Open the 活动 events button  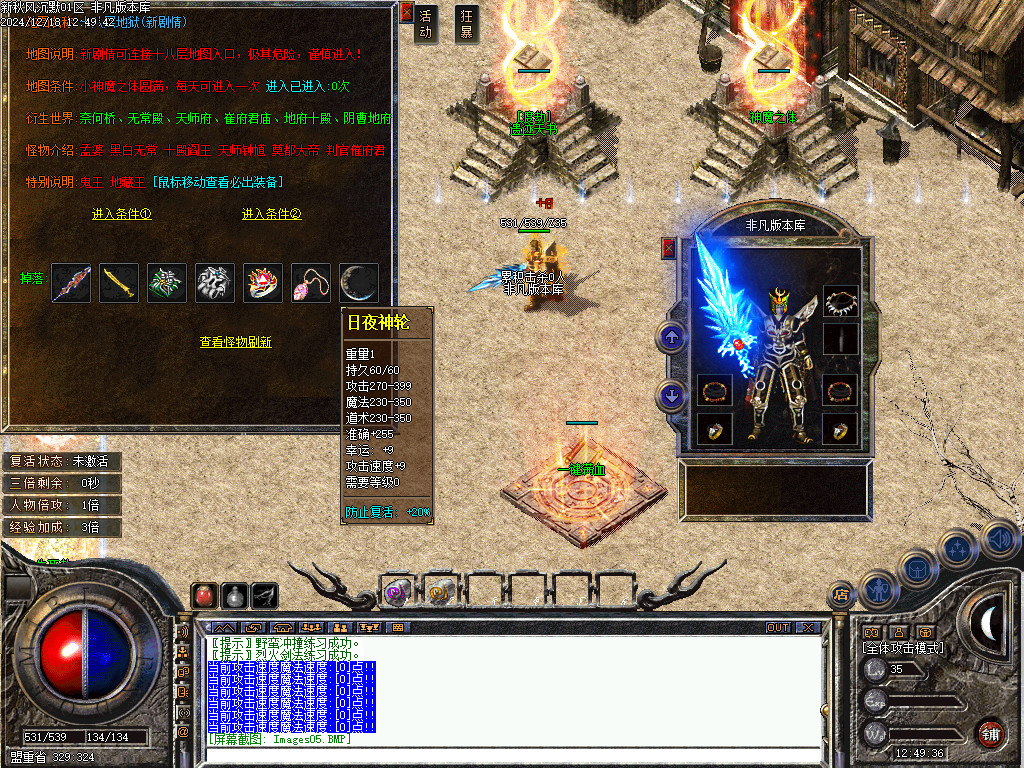(x=426, y=23)
